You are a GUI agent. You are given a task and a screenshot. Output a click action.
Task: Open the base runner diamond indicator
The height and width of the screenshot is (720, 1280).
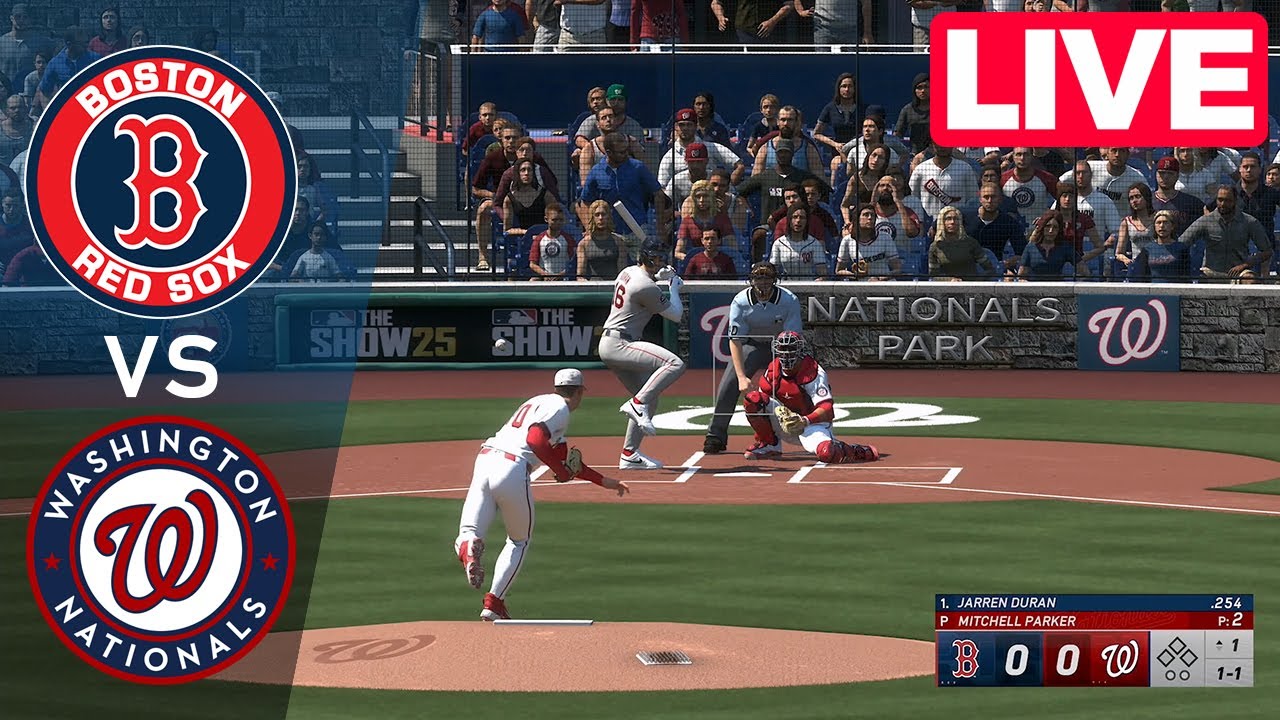click(1178, 650)
